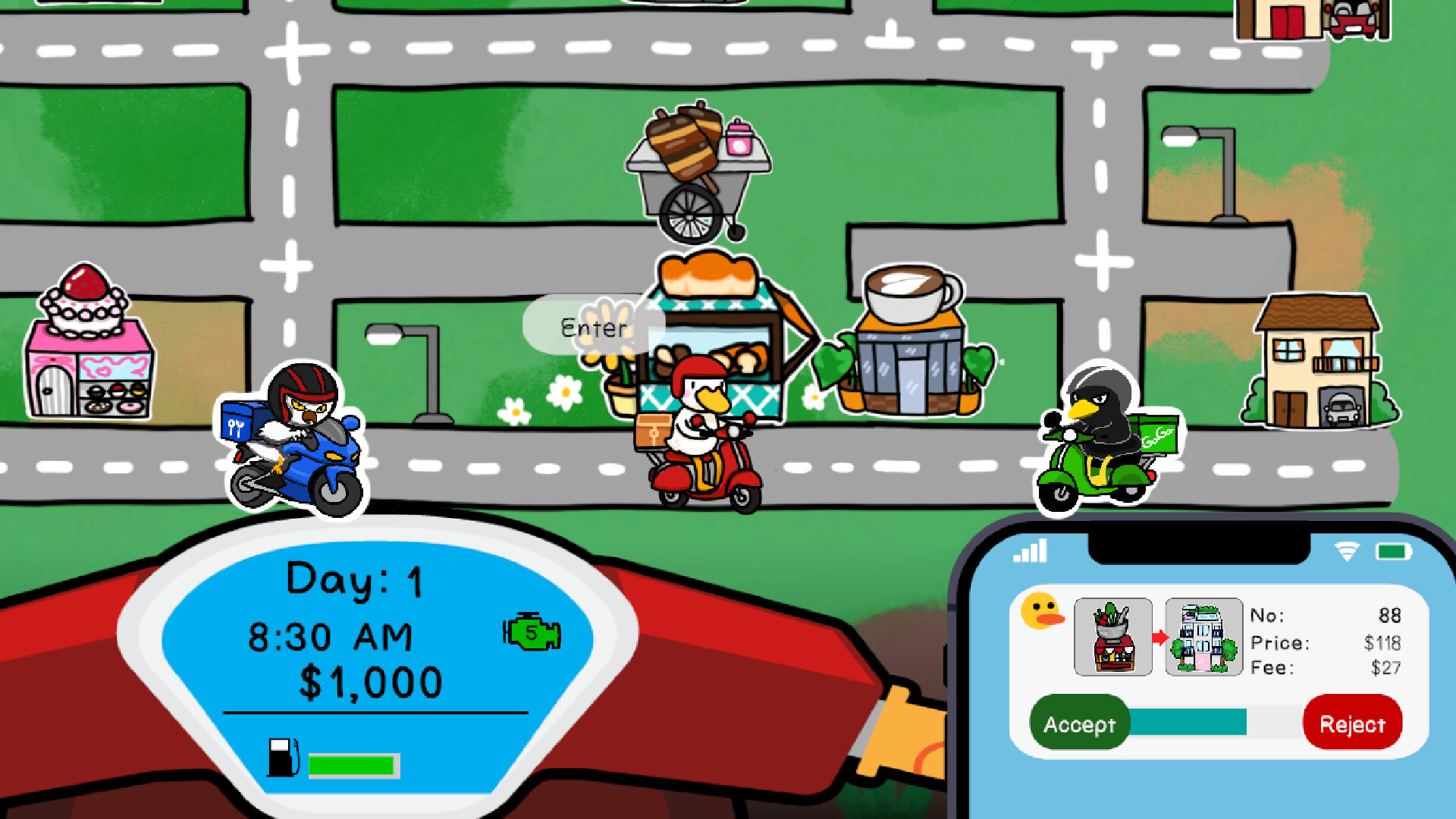The image size is (1456, 819).
Task: Click the pink cake bakery shop
Action: 91,349
